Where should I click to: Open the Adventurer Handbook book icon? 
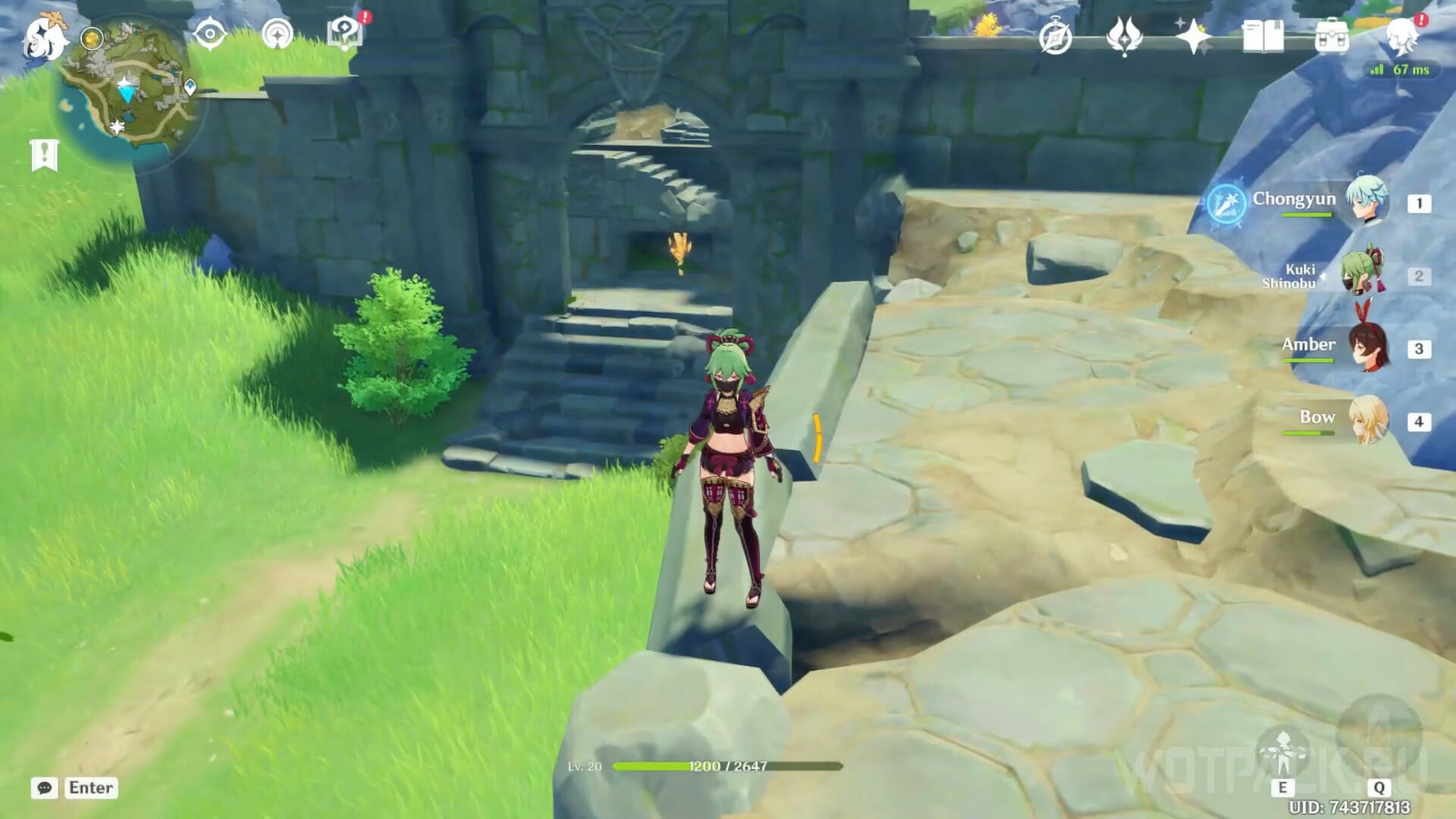[1263, 36]
